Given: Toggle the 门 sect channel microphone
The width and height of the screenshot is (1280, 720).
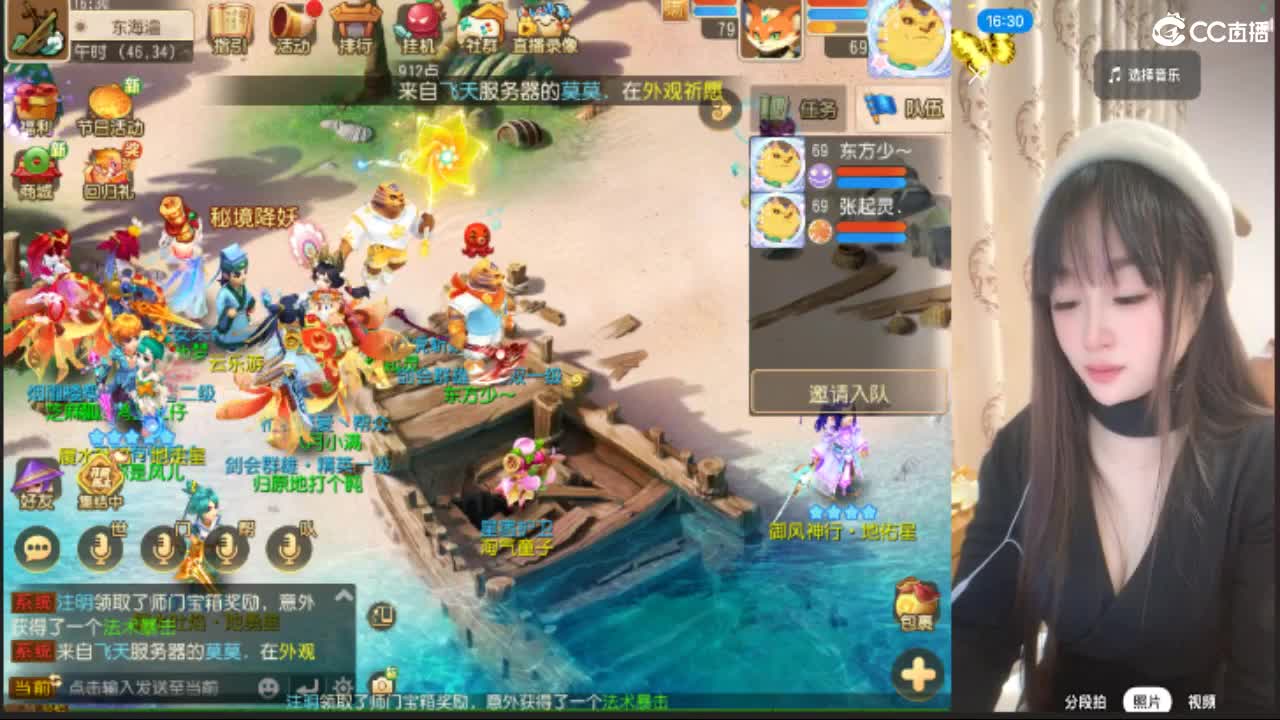Looking at the screenshot, I should pos(163,548).
